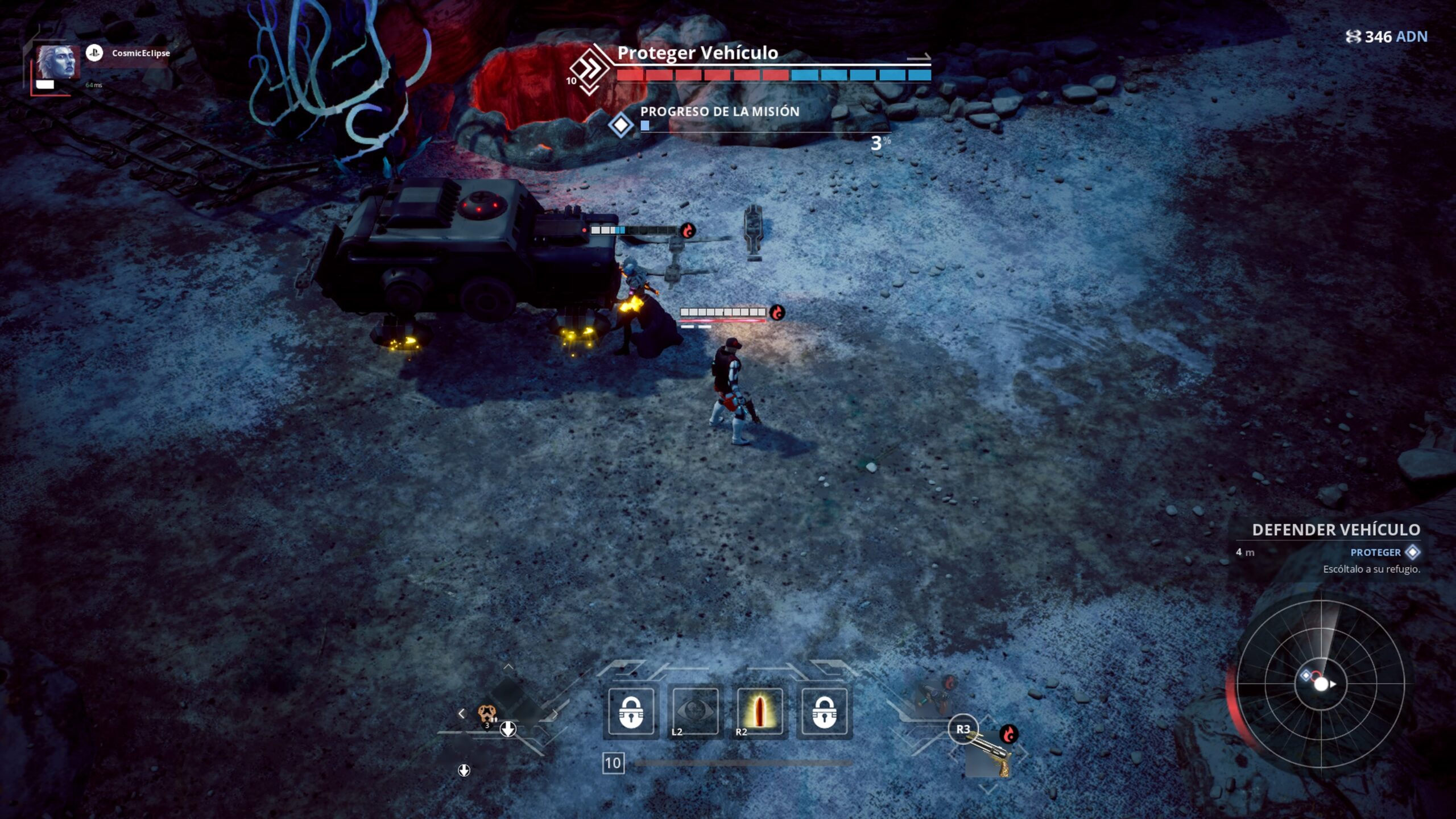Click the mission progress diamond icon
The height and width of the screenshot is (819, 1456).
click(x=621, y=125)
